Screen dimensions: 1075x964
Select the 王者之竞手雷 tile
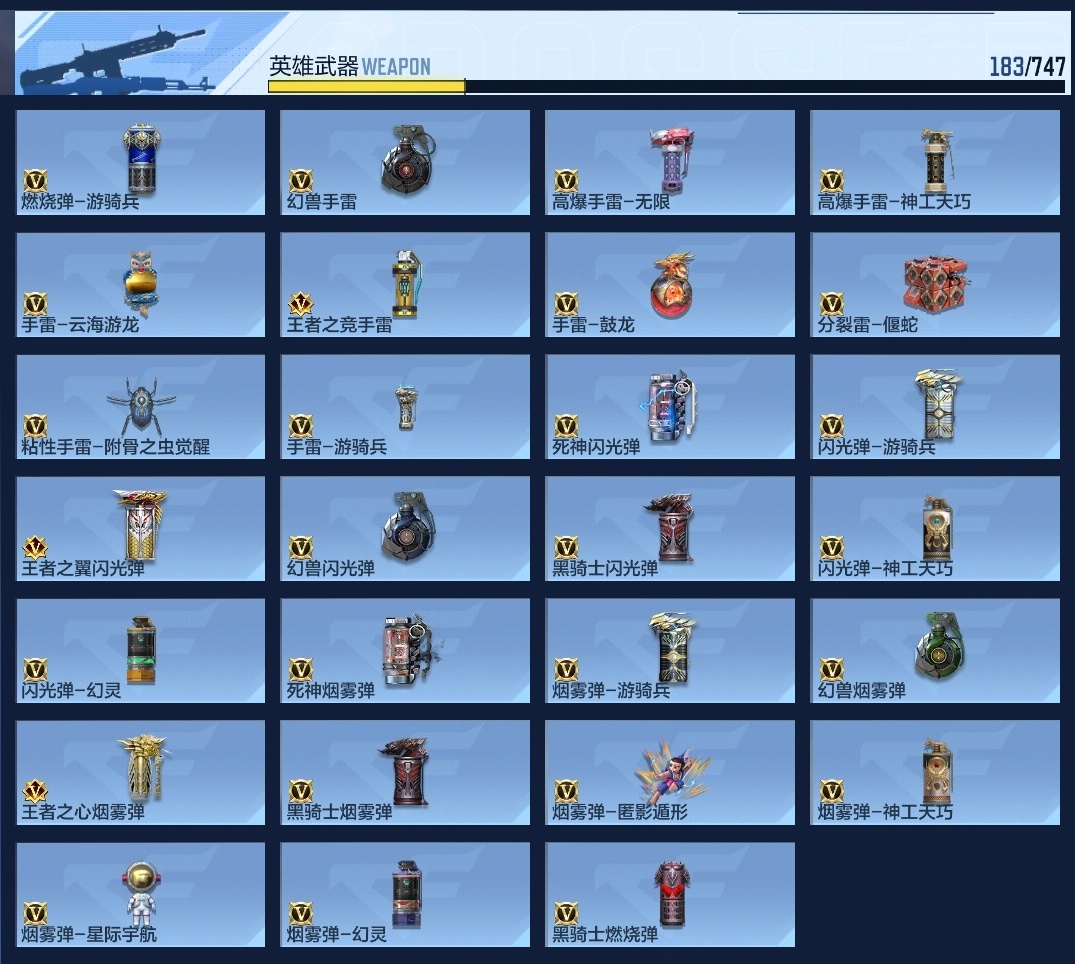[405, 284]
